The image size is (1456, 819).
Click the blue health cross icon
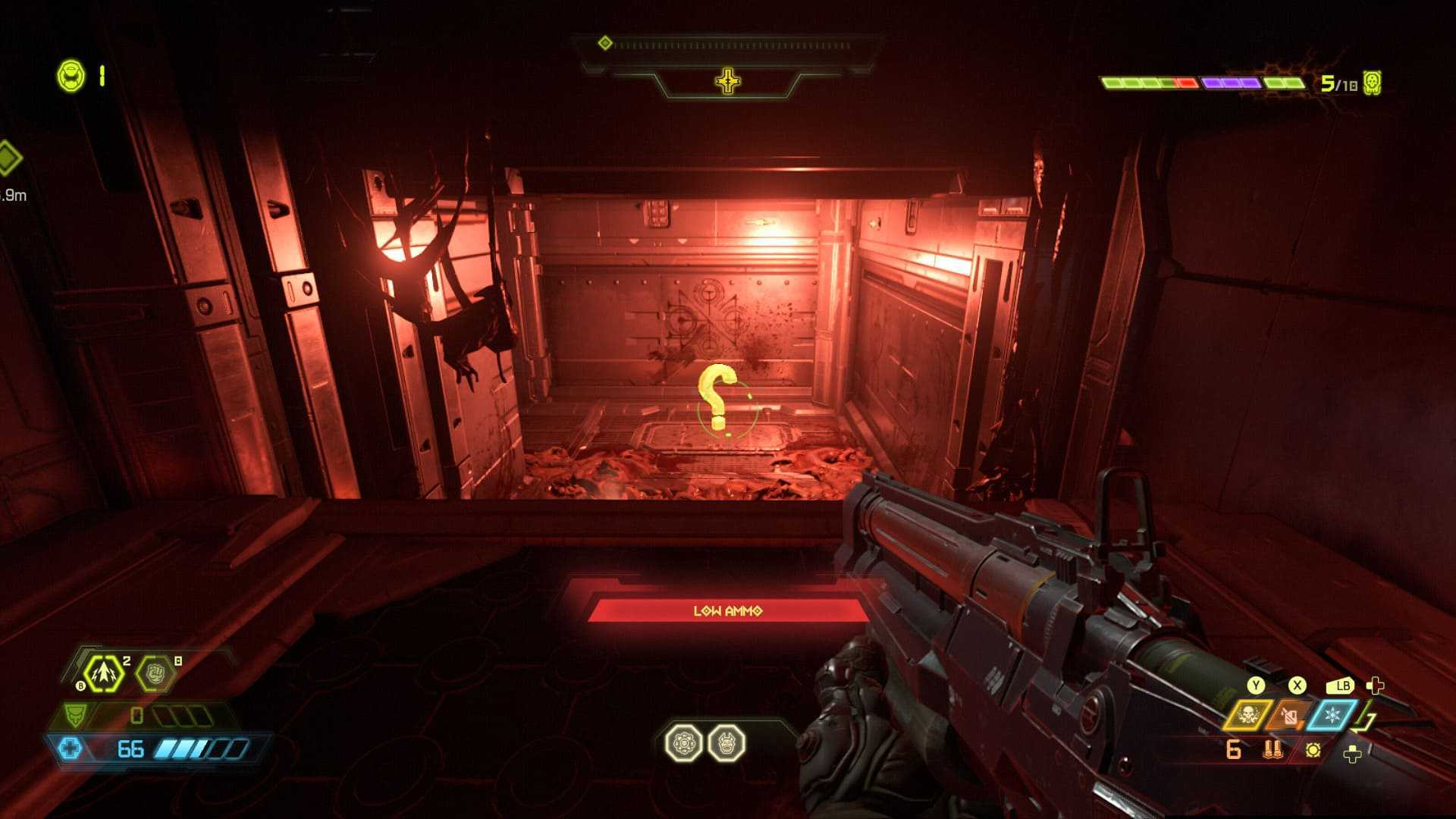70,749
